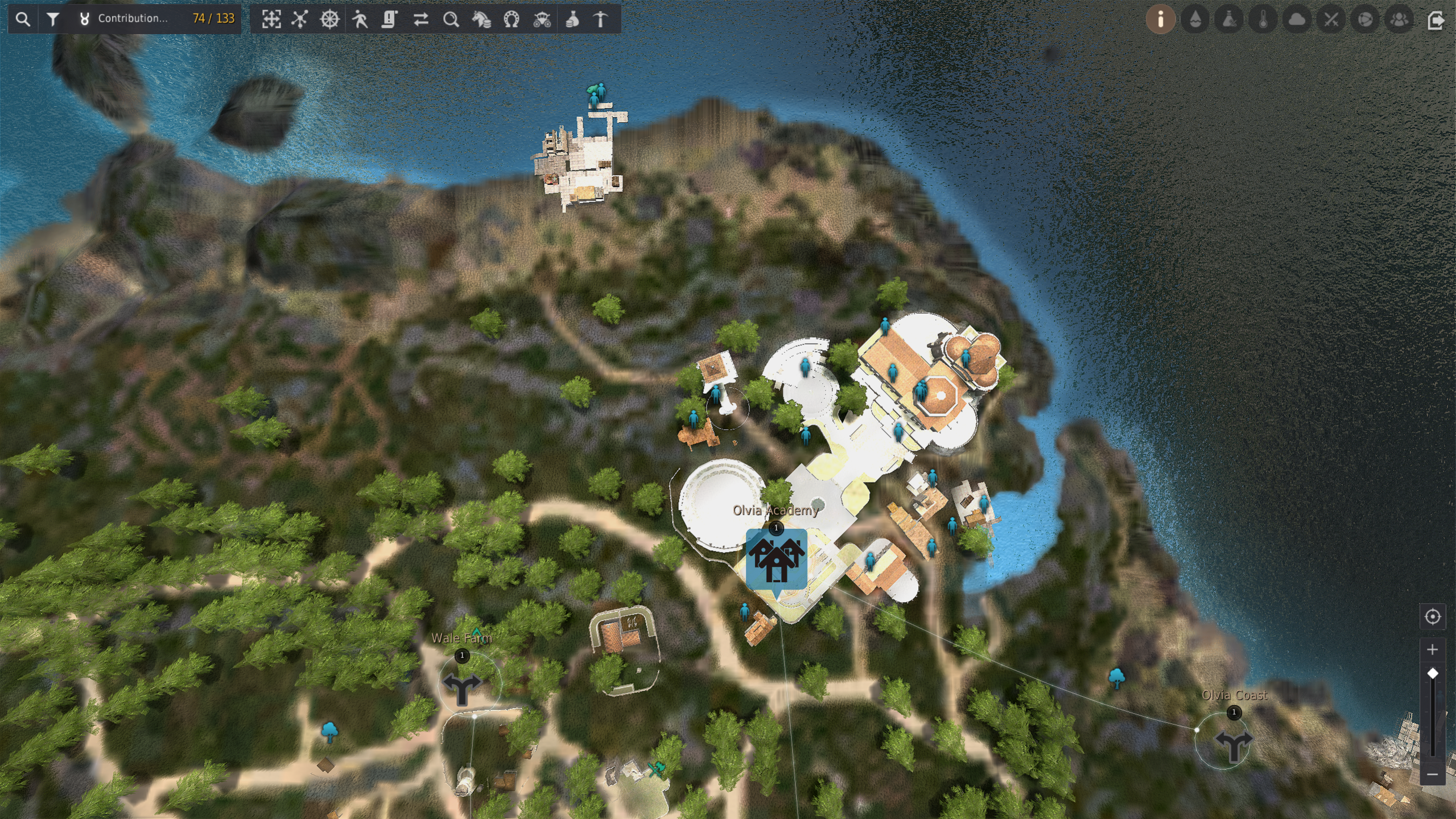The width and height of the screenshot is (1456, 819).
Task: Toggle the thermometer temperature overlay
Action: 1263,19
